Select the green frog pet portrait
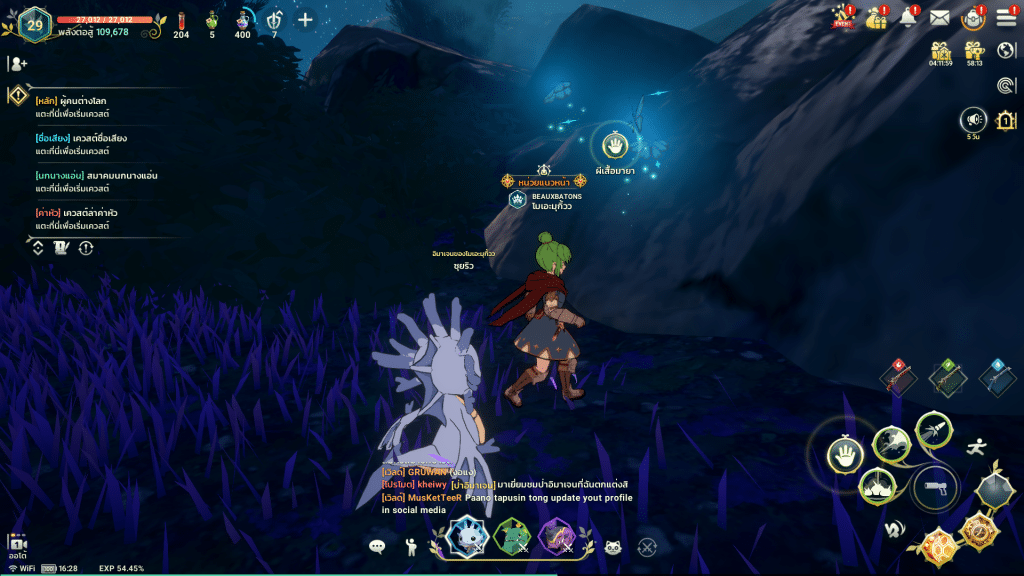This screenshot has height=576, width=1024. click(511, 536)
